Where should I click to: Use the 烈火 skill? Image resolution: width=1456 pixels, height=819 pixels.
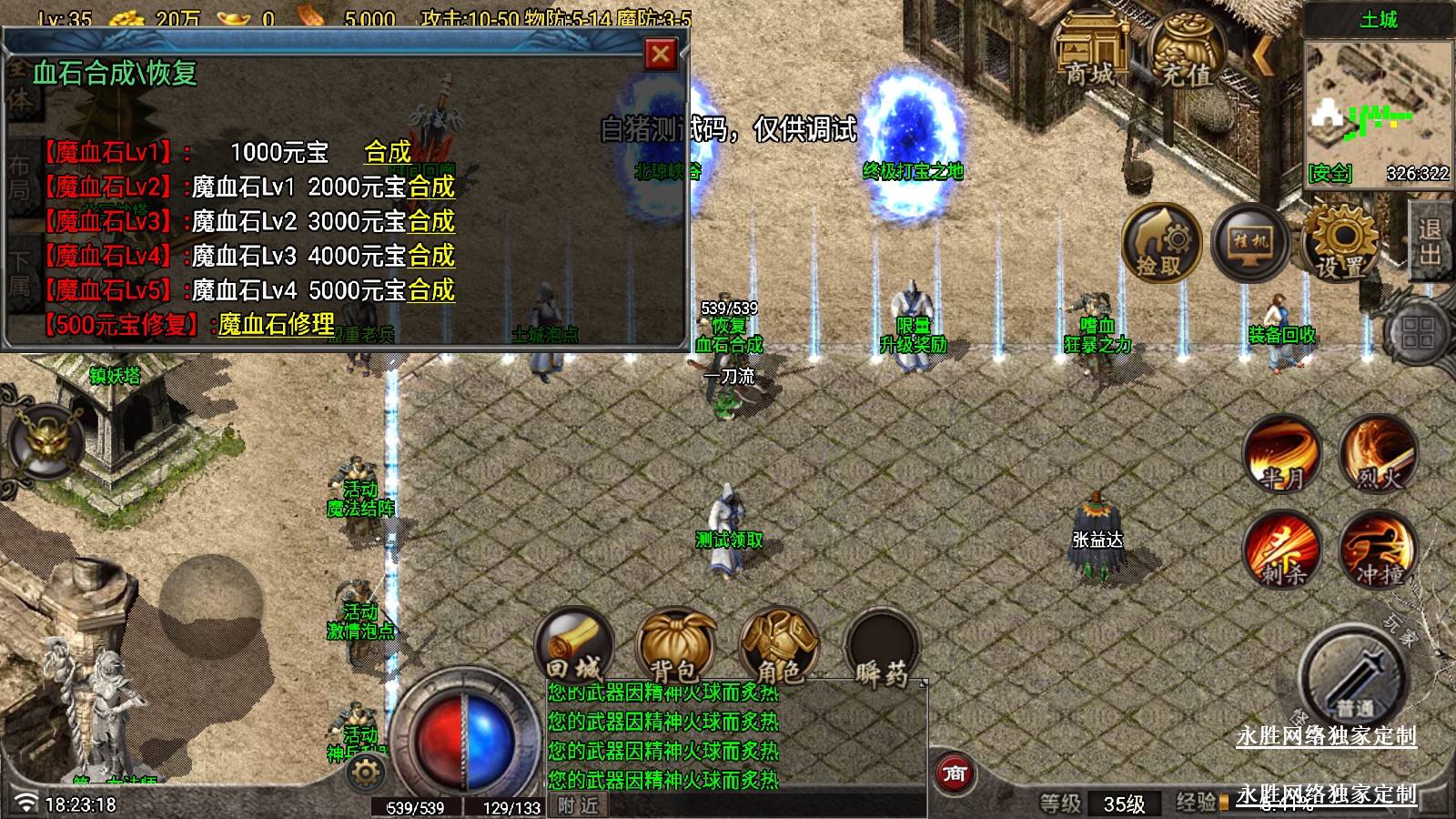pos(1378,454)
